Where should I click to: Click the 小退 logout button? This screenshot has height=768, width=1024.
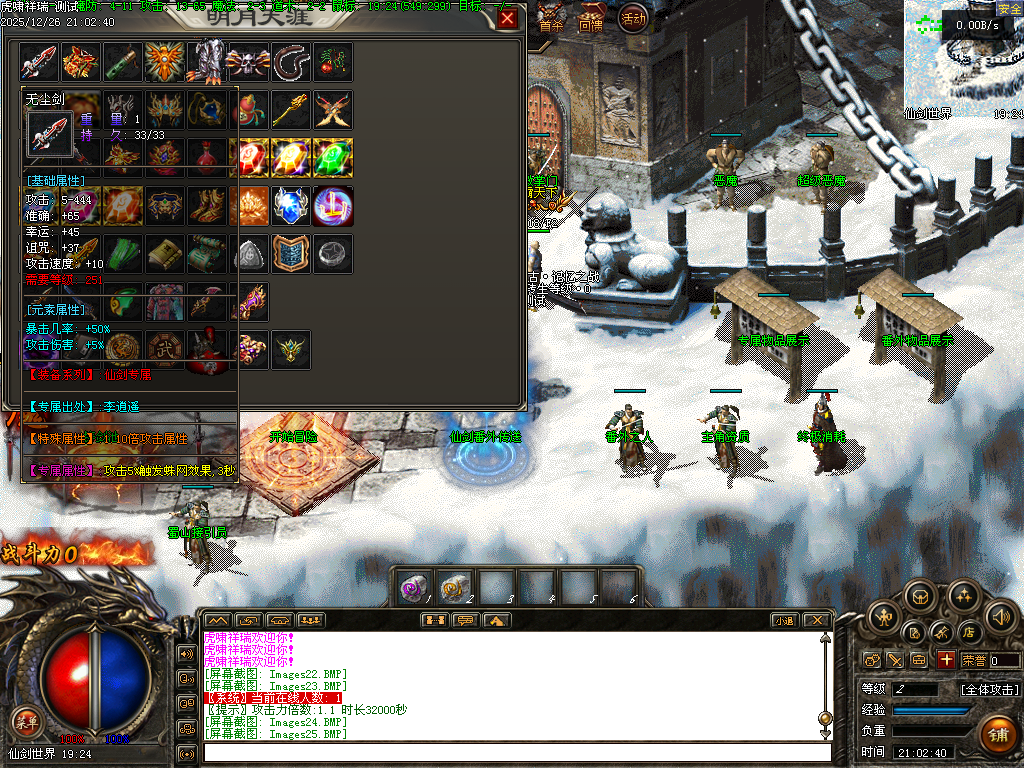pyautogui.click(x=783, y=620)
